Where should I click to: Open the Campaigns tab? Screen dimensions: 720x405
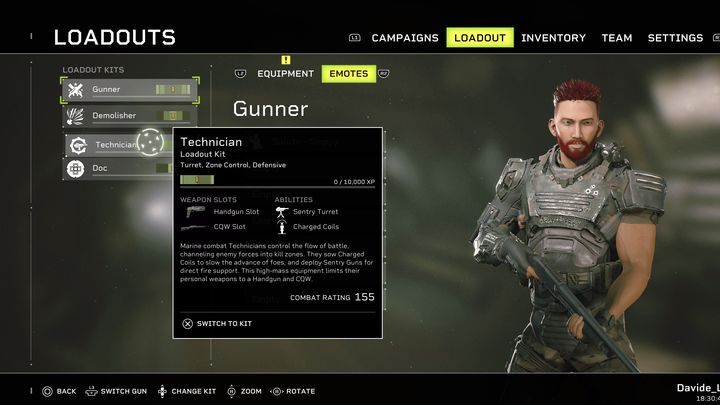tap(404, 38)
